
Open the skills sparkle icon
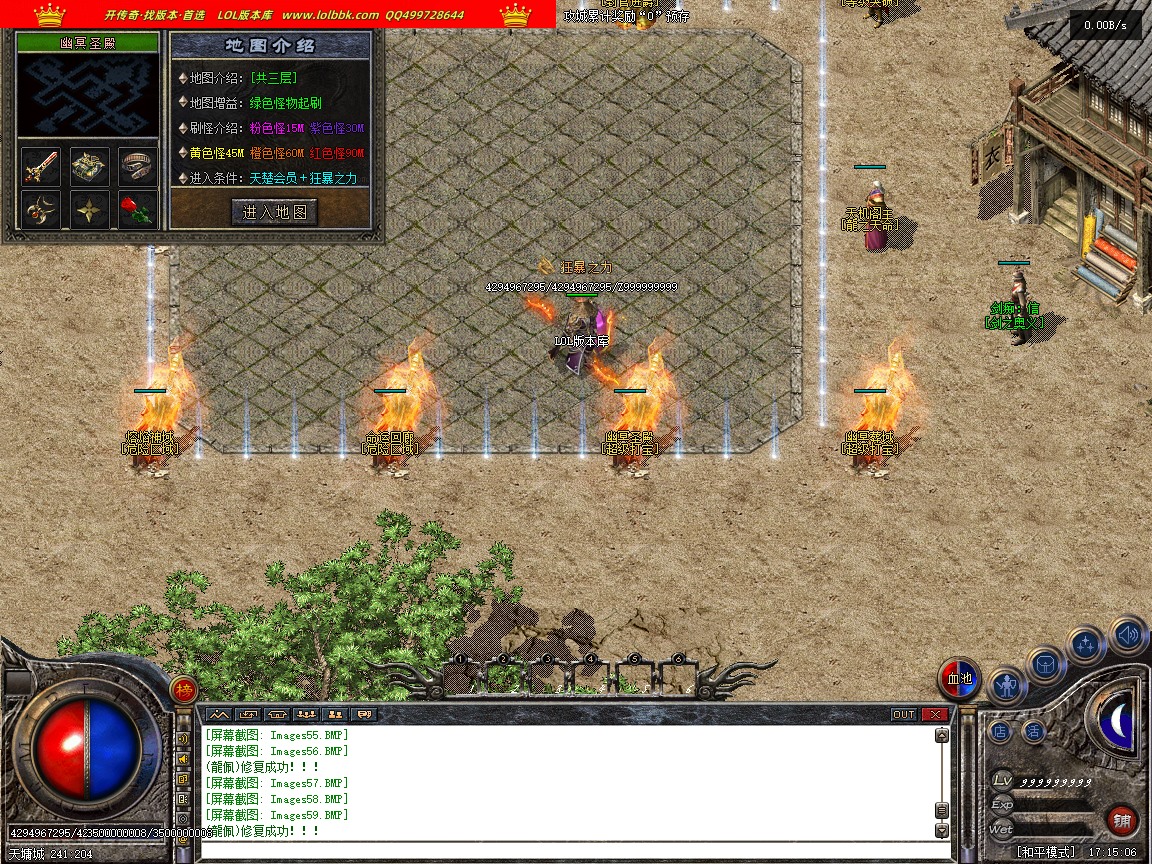pyautogui.click(x=1086, y=644)
